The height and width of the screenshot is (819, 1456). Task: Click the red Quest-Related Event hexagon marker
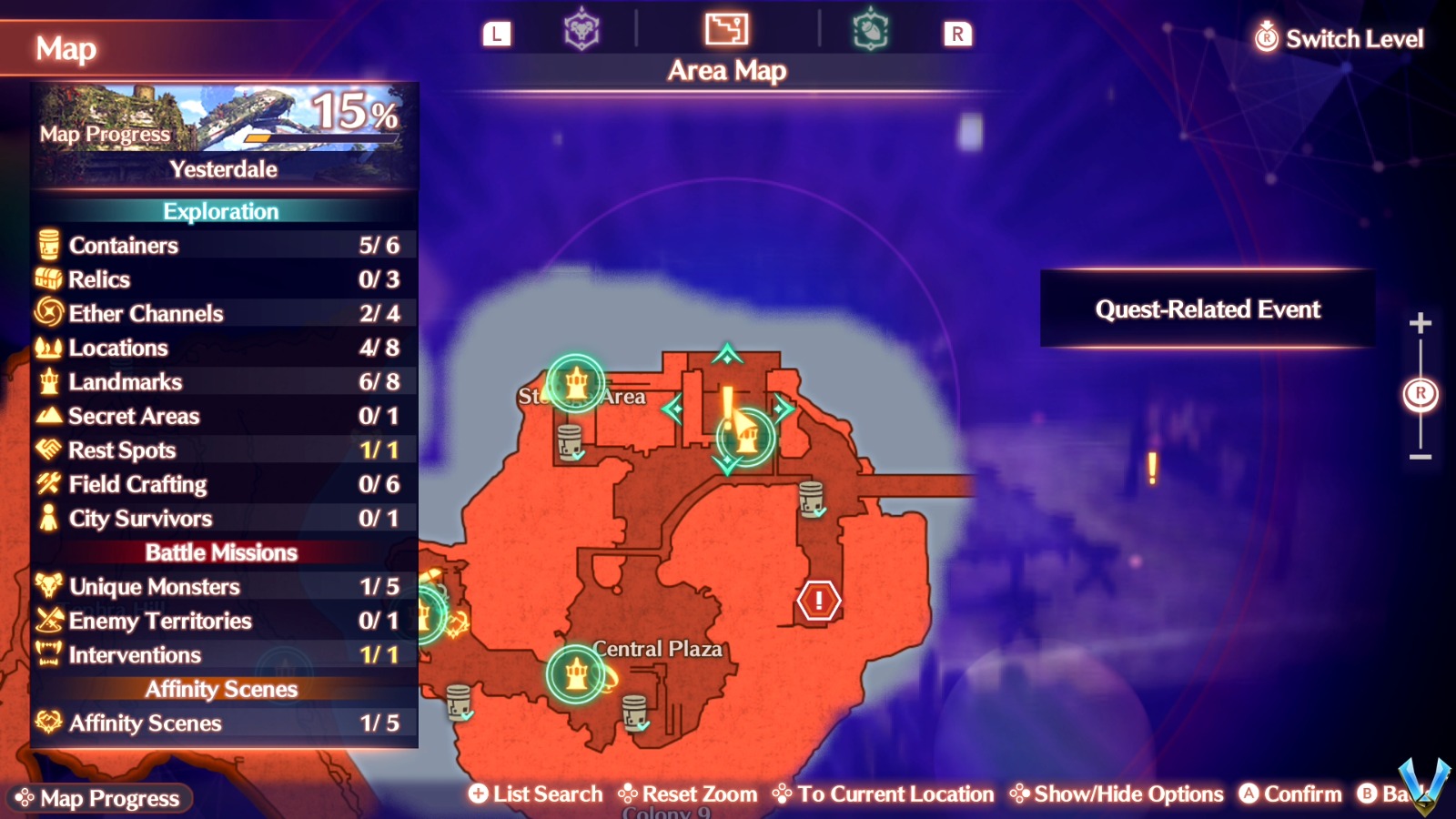coord(817,600)
